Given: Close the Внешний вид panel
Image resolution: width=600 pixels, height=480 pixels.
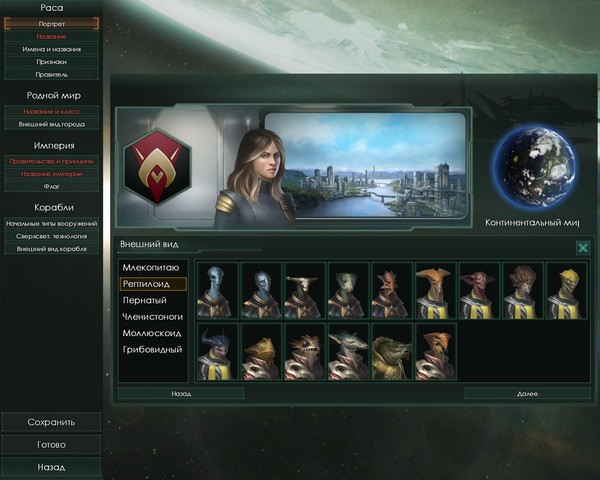Looking at the screenshot, I should (582, 247).
